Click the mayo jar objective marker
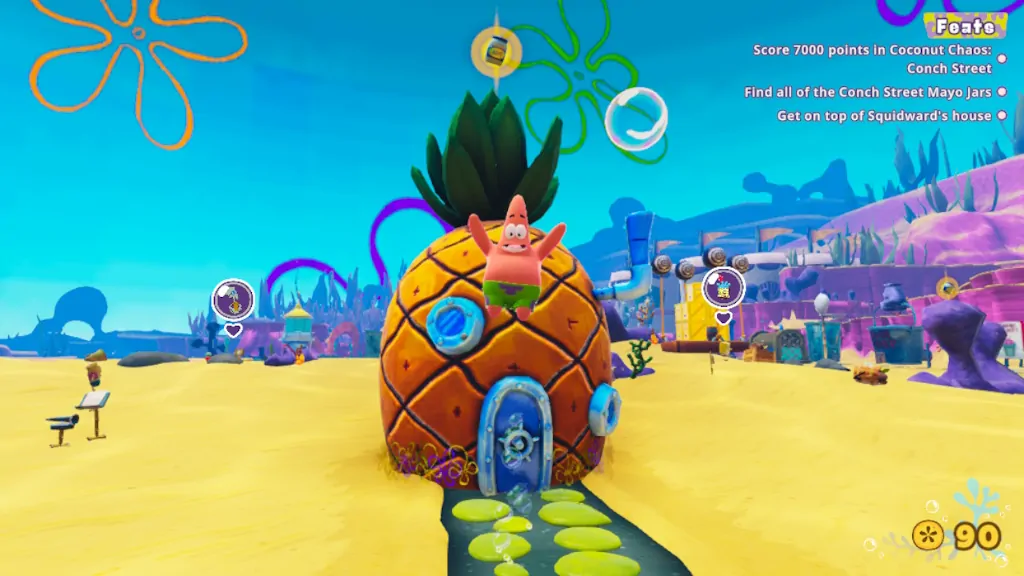The width and height of the screenshot is (1024, 576). click(496, 49)
